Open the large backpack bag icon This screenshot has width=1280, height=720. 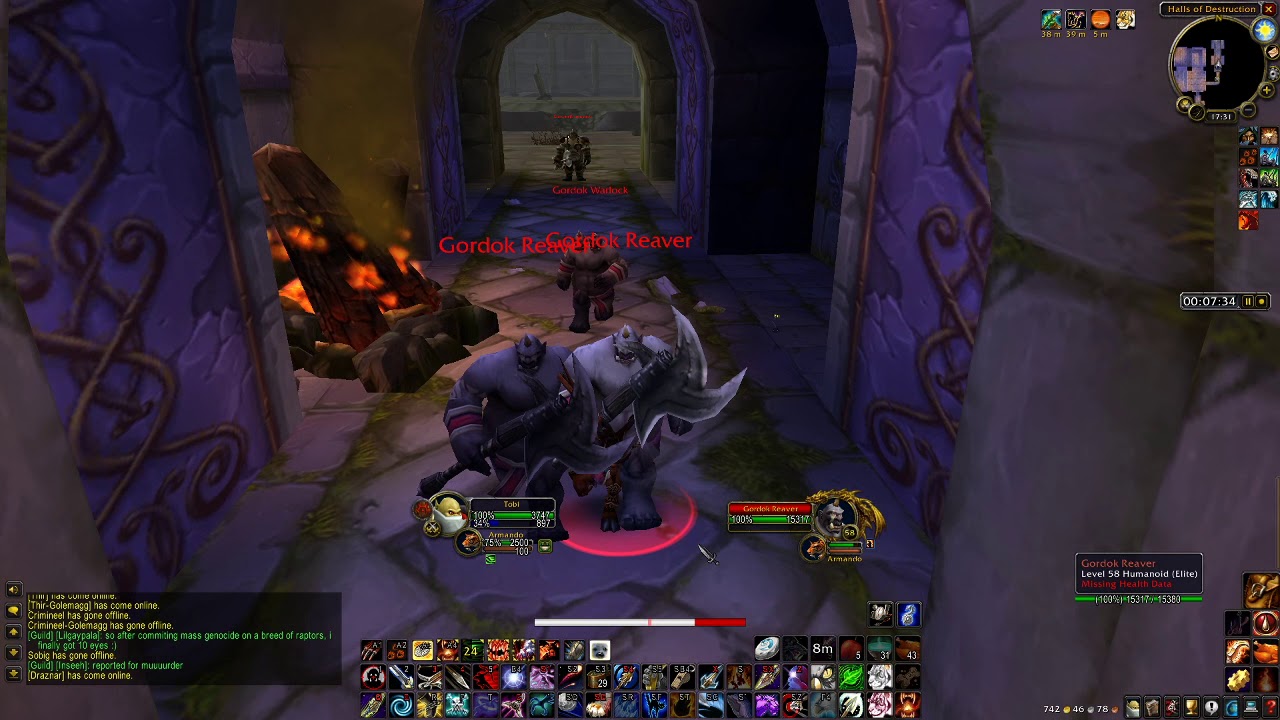1260,590
